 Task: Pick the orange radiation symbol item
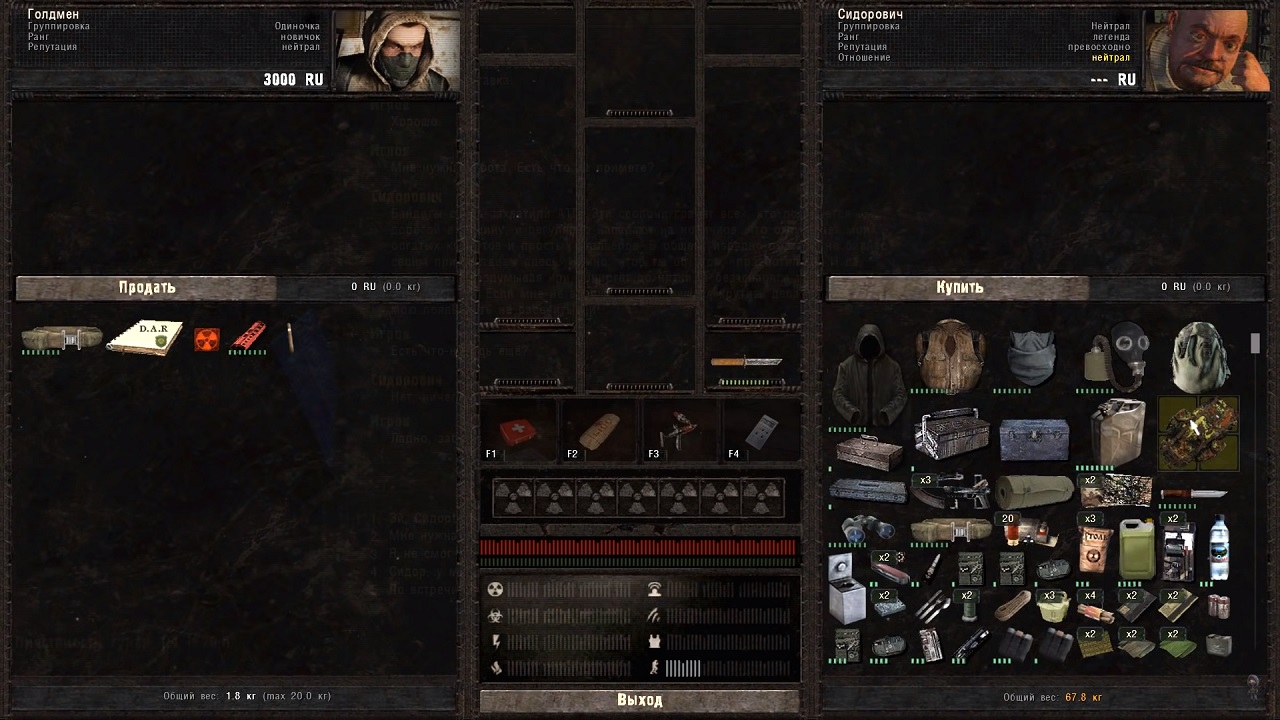coord(207,340)
